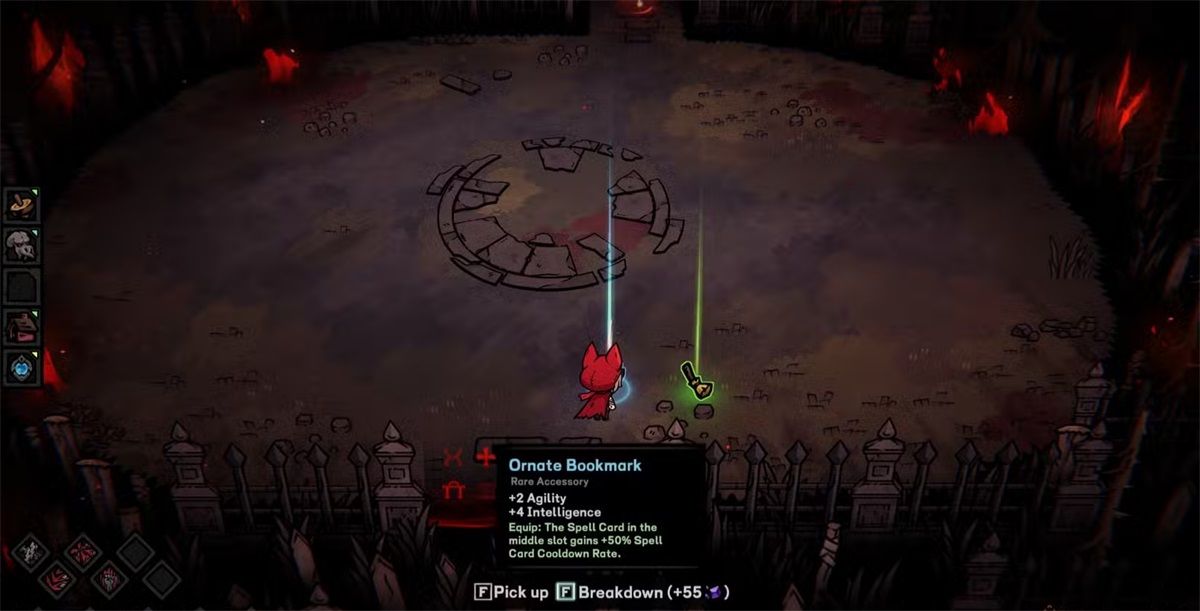Activate the white slash mark ability diamond
The height and width of the screenshot is (611, 1200).
tap(30, 553)
